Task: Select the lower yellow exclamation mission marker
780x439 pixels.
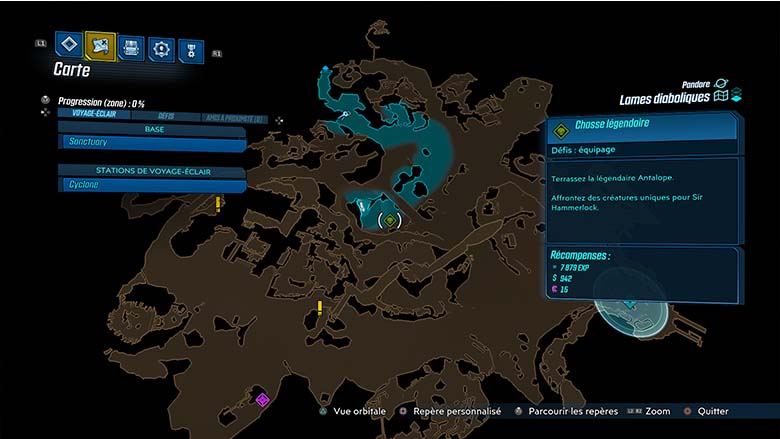Action: [x=320, y=307]
